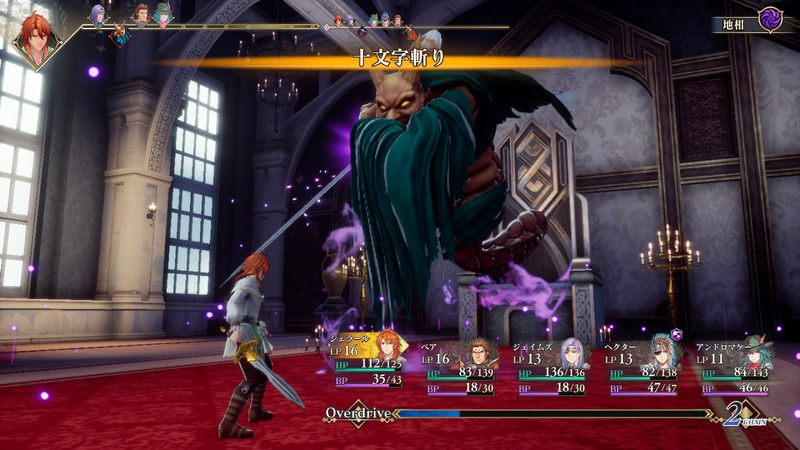Choose ジェイムズ's party status panel
This screenshot has width=800, height=450.
tap(551, 367)
